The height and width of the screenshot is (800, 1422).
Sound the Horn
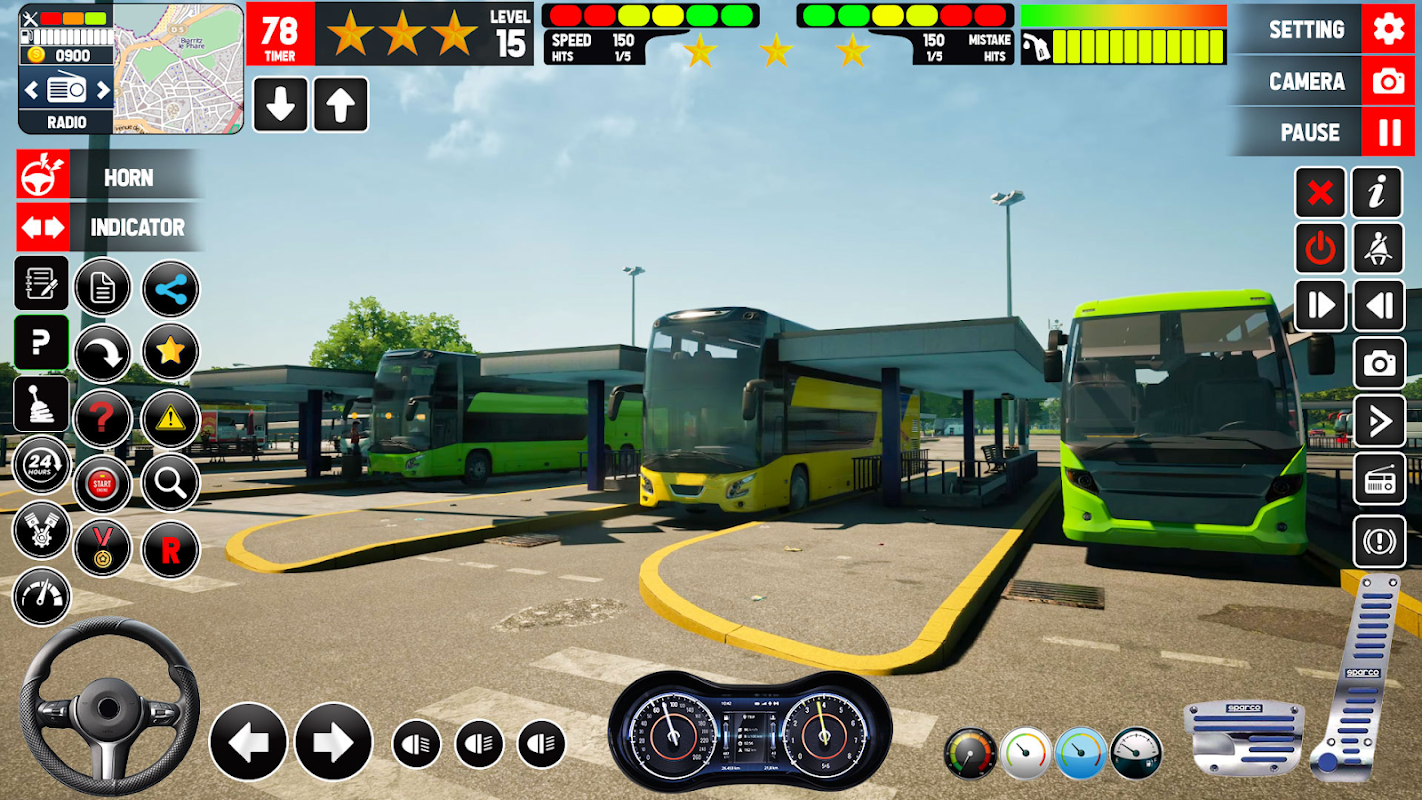110,177
